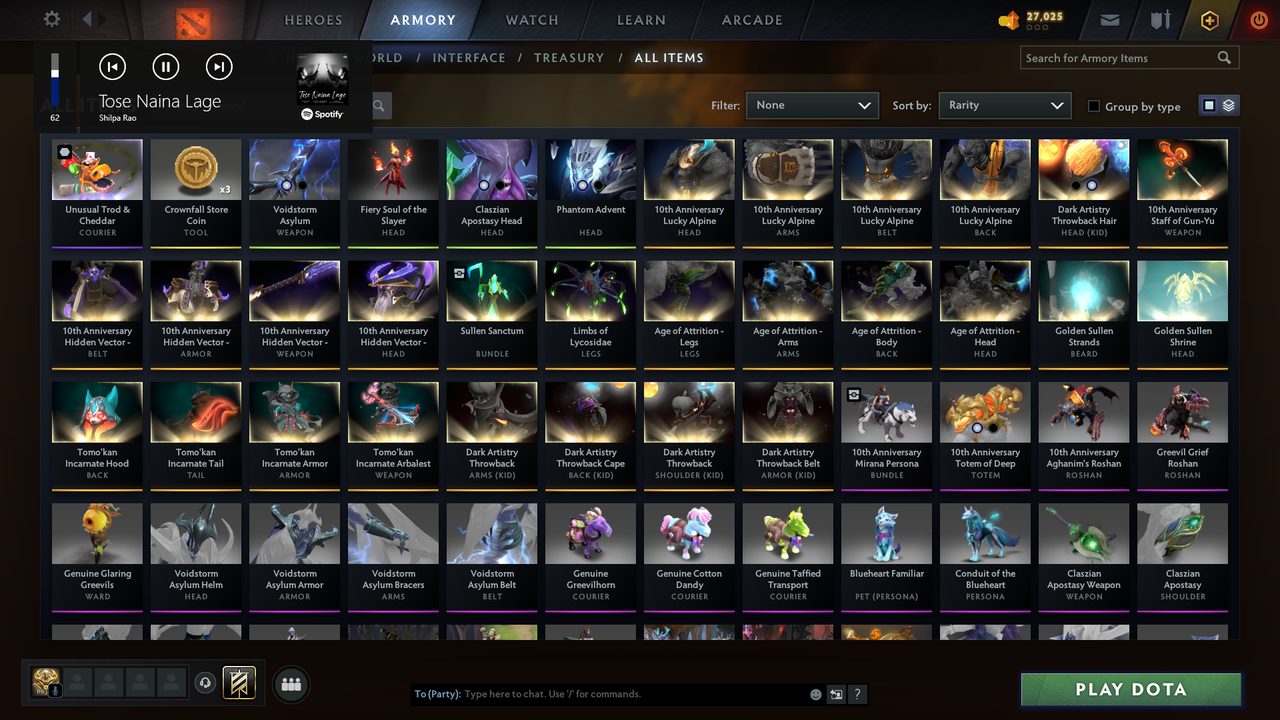
Task: Click the magnifying glass in Armory search
Action: (1224, 57)
